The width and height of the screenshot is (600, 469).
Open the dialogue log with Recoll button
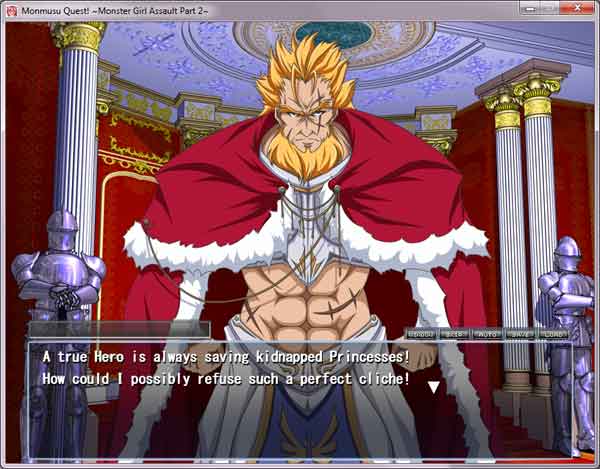pyautogui.click(x=421, y=333)
